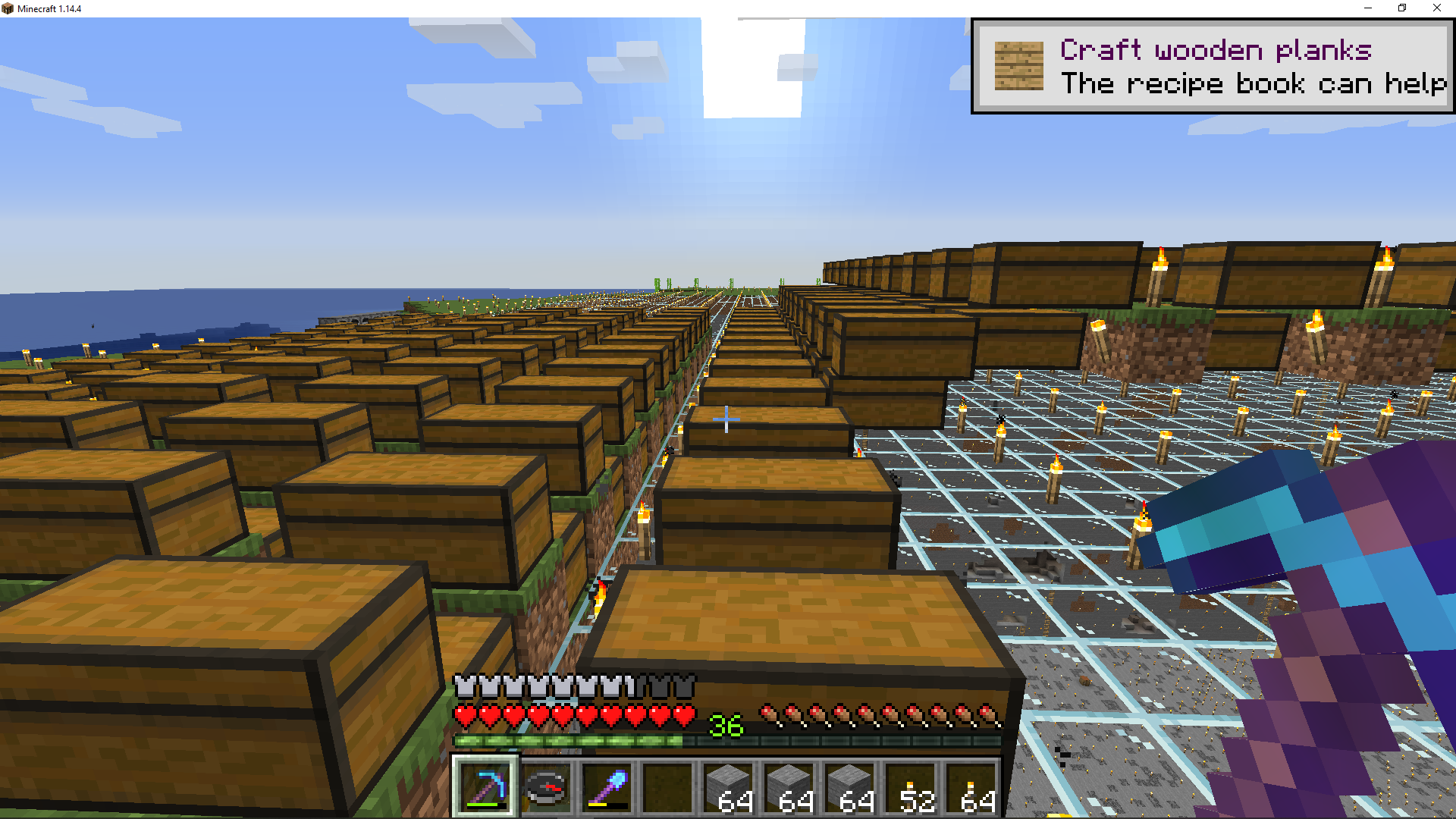The height and width of the screenshot is (819, 1456).
Task: Minimize the Minecraft window
Action: tap(1368, 8)
